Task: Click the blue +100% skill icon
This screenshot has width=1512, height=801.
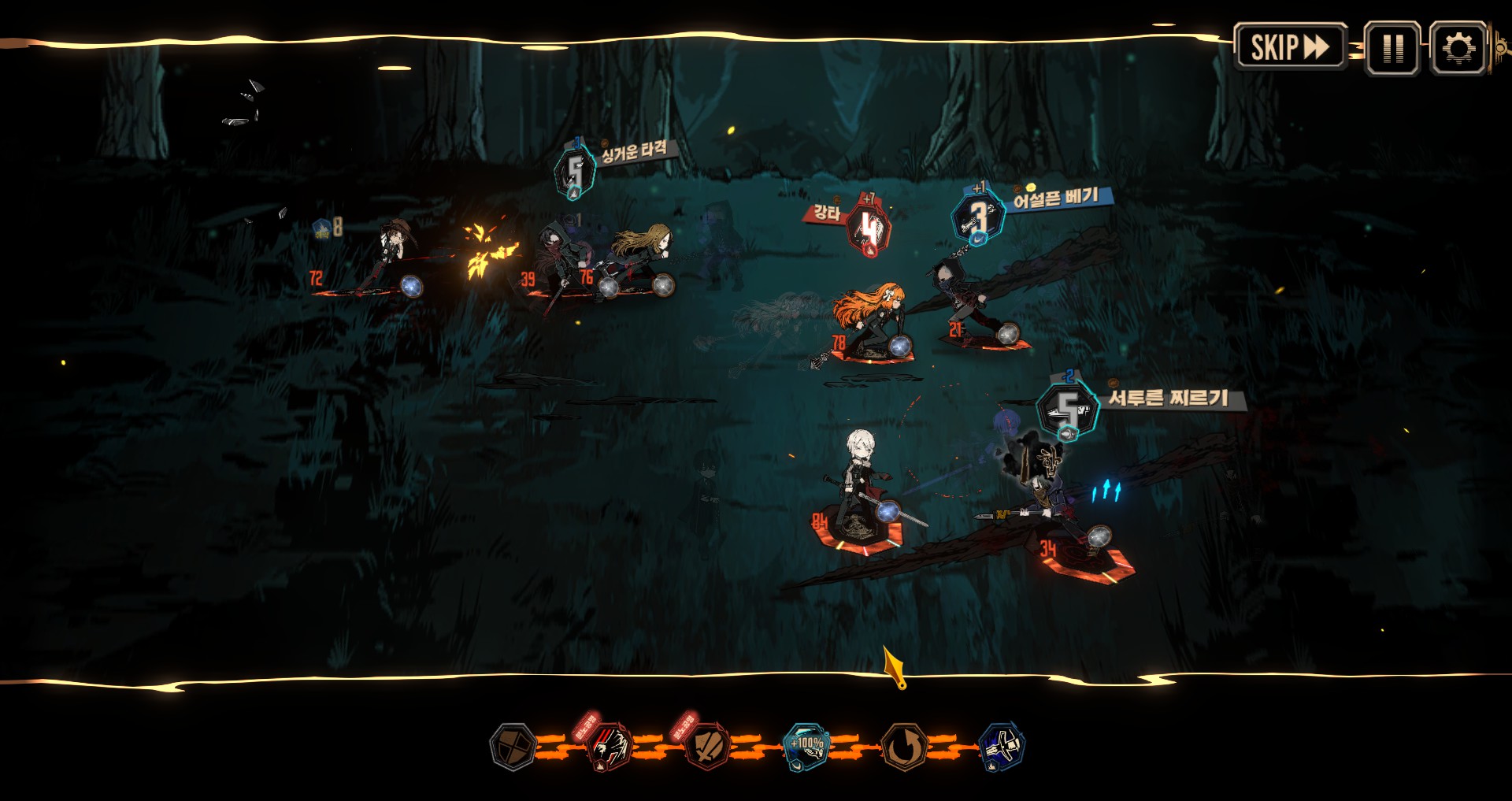Action: (806, 746)
